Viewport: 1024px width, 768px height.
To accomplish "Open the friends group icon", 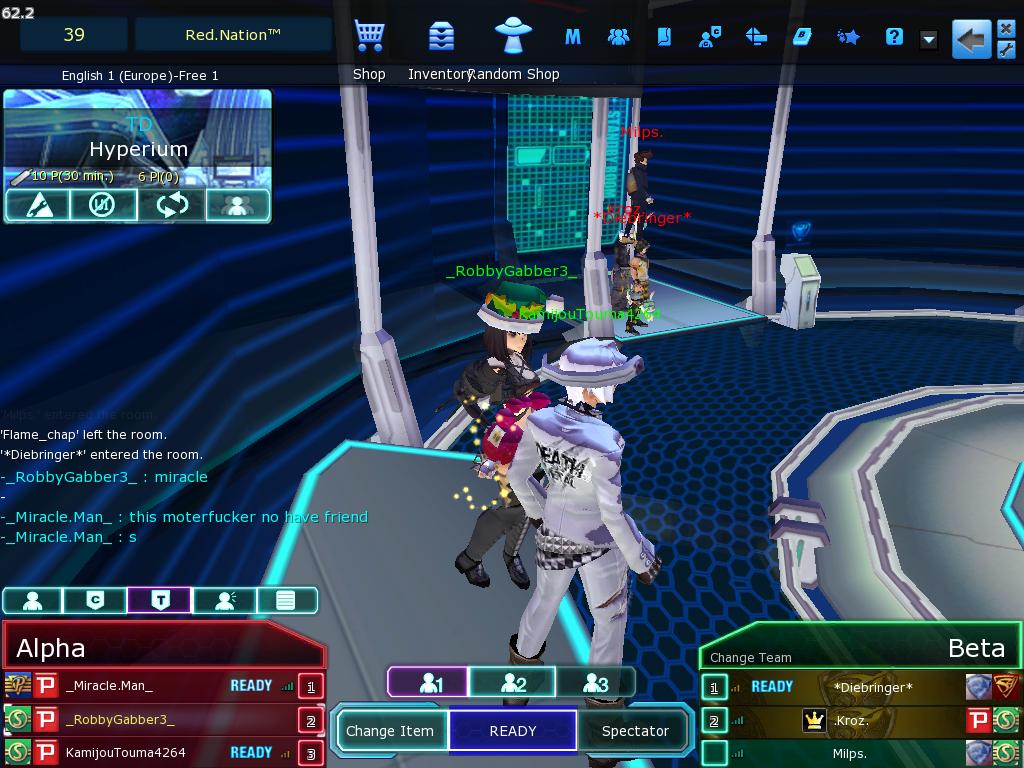I will point(618,38).
